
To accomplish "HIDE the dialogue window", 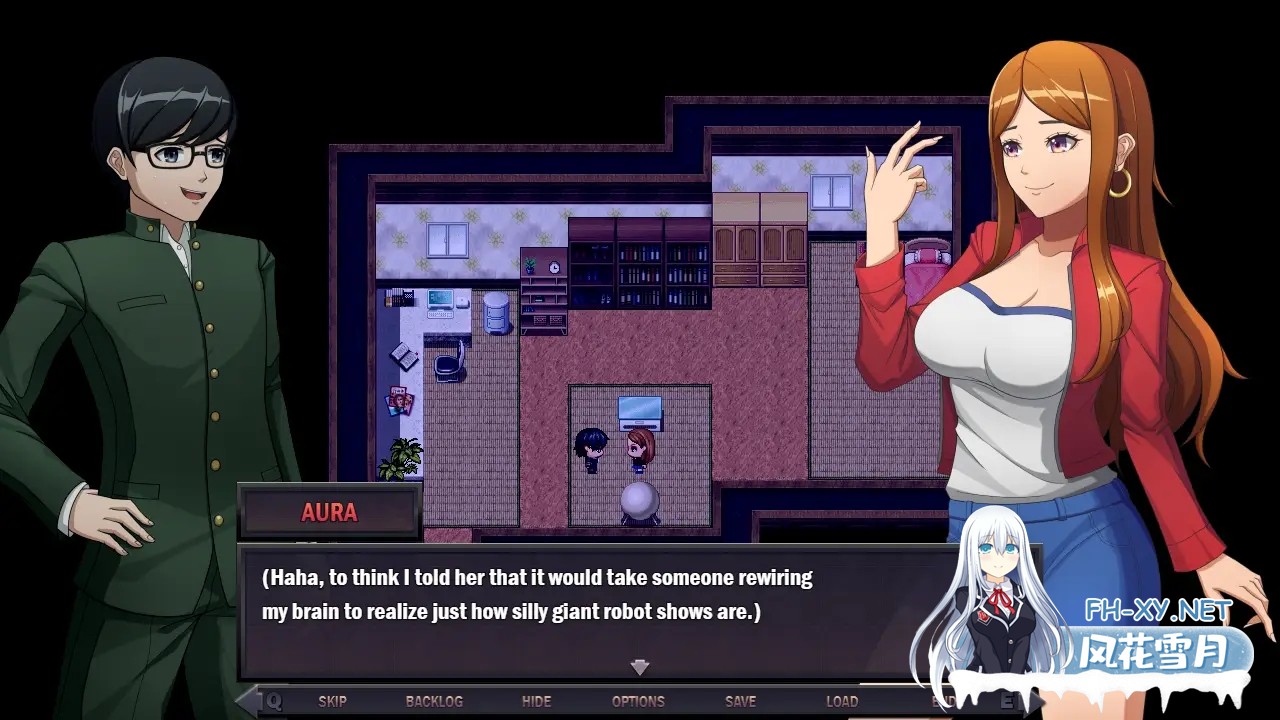I will tap(536, 701).
